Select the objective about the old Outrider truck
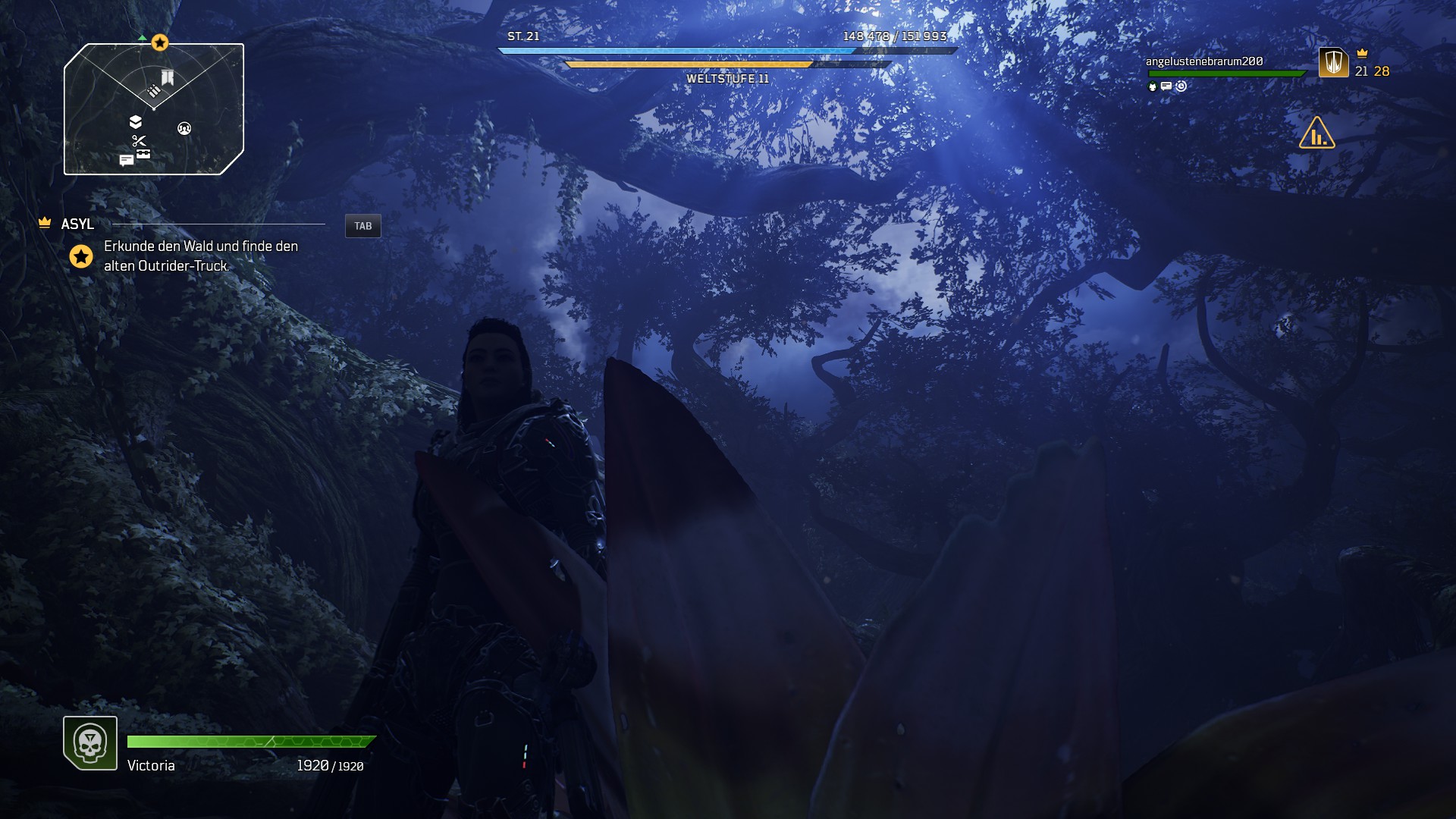The image size is (1456, 819). 200,256
